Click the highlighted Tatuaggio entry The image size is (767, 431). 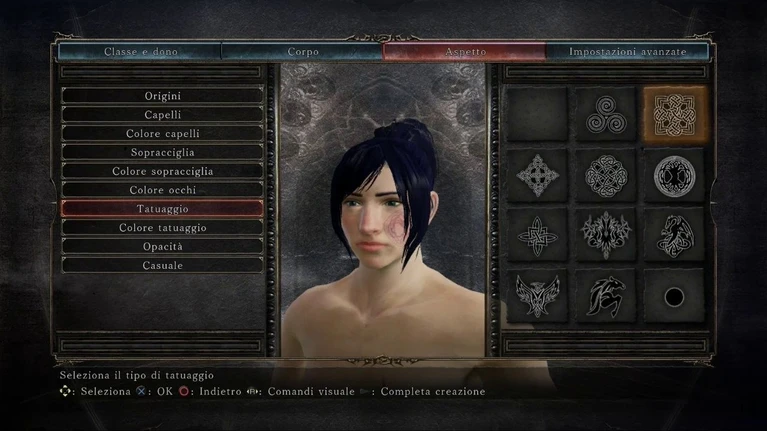(x=162, y=209)
